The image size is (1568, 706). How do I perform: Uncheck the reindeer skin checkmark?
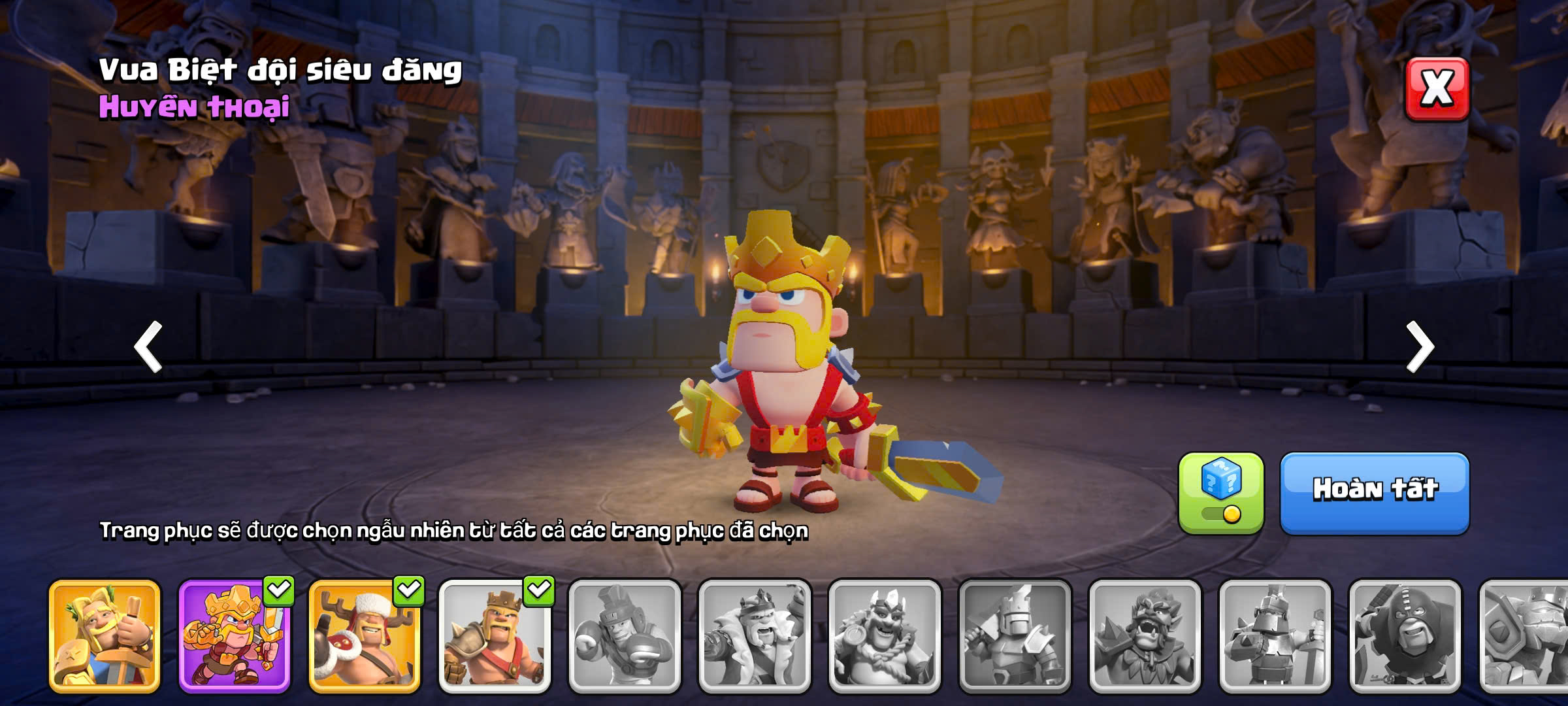pyautogui.click(x=409, y=590)
